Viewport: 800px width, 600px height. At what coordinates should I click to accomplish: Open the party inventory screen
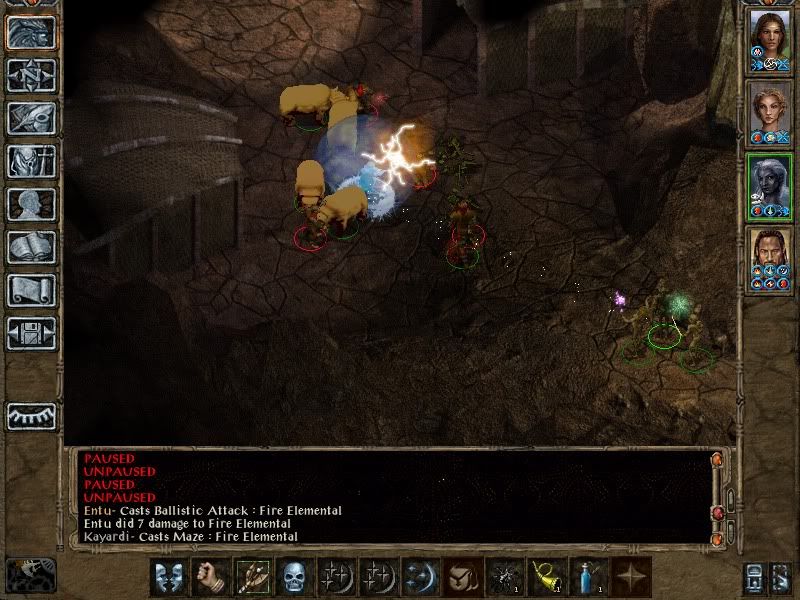coord(31,161)
